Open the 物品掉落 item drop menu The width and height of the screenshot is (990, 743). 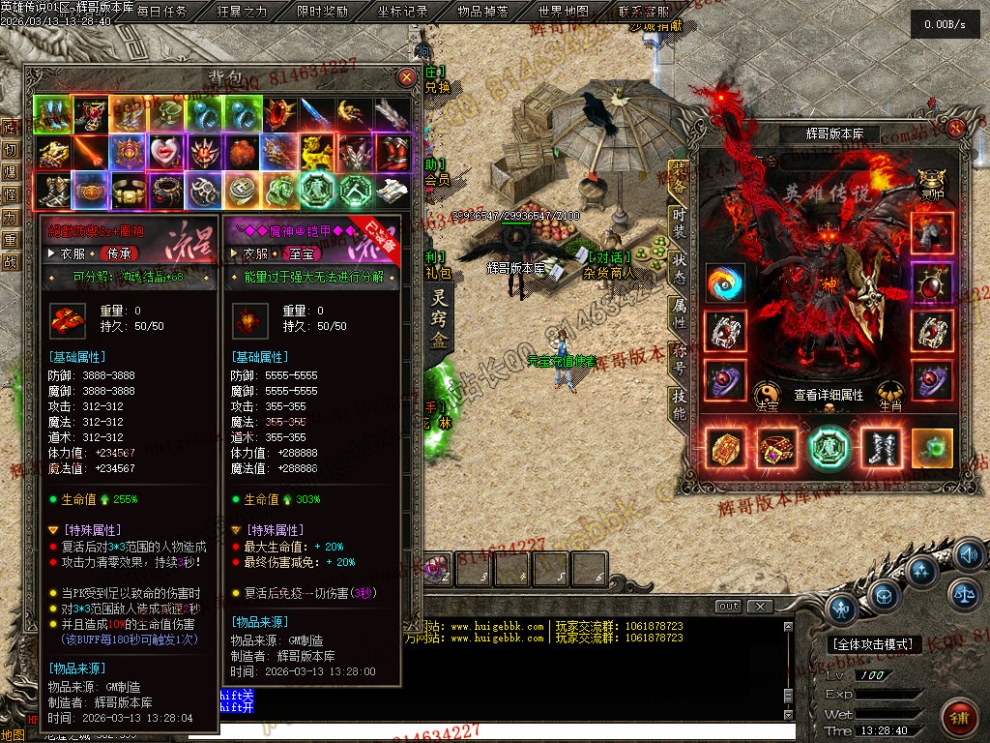[x=482, y=12]
